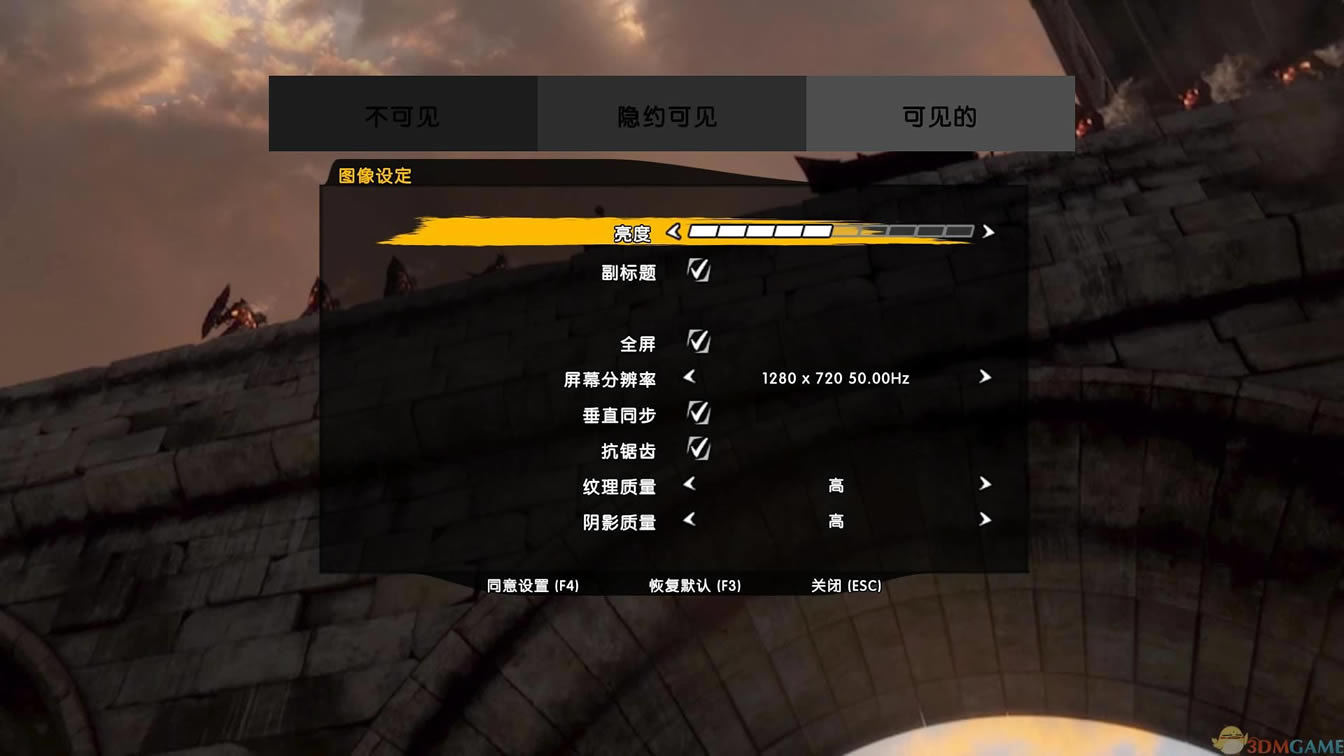Close the dialog via 关闭 (ESC)
This screenshot has height=756, width=1344.
(847, 585)
